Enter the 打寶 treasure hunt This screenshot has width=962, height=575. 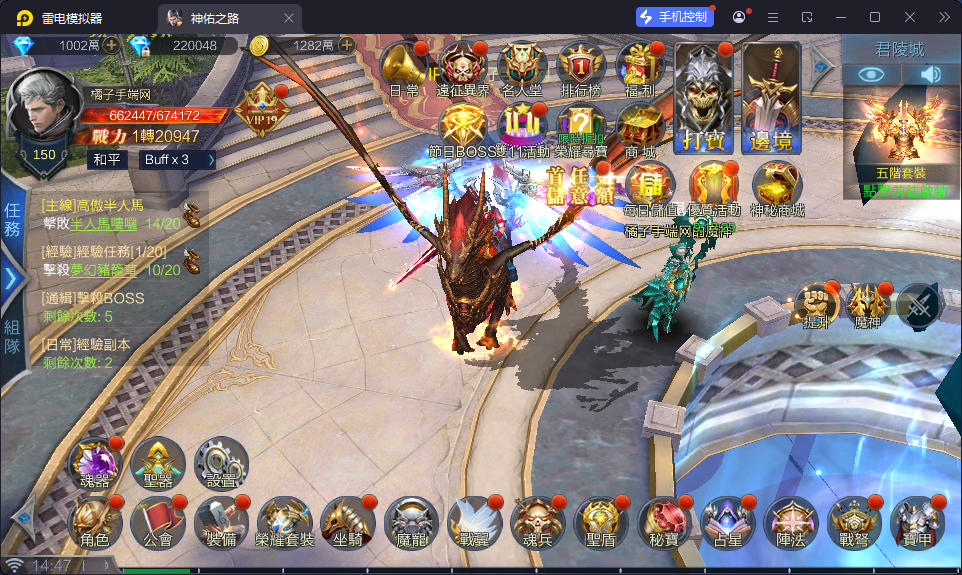click(701, 98)
